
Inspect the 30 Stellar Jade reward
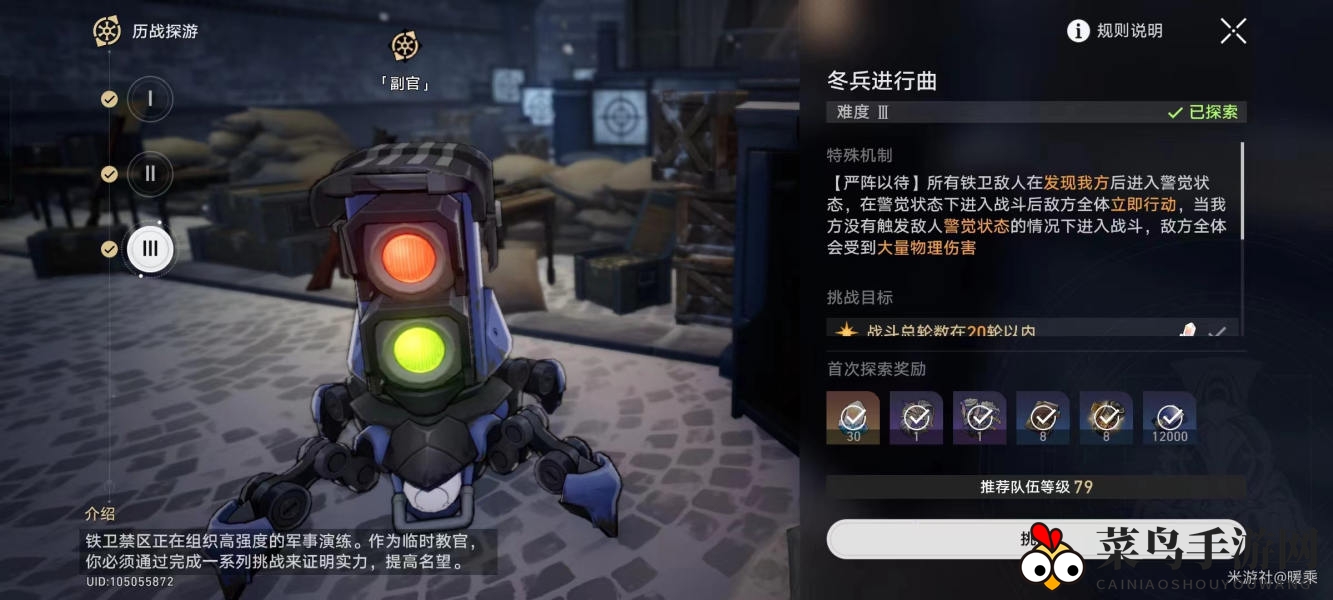(x=853, y=416)
